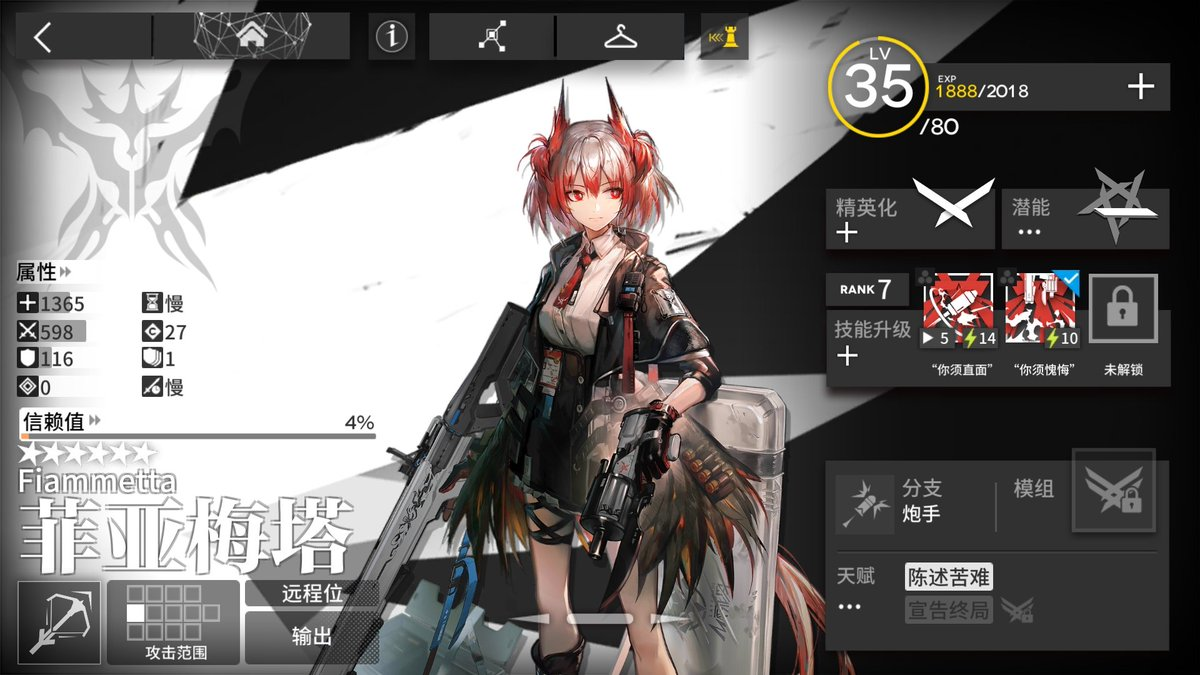Click the locked third skill slot
This screenshot has width=1200, height=675.
1123,312
